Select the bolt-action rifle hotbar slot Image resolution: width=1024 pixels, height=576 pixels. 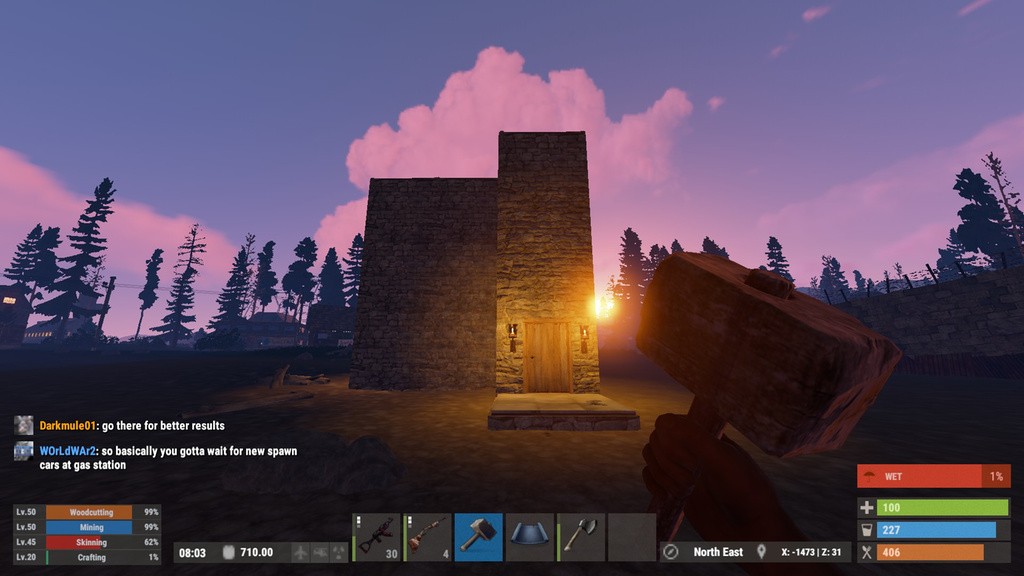coord(428,537)
